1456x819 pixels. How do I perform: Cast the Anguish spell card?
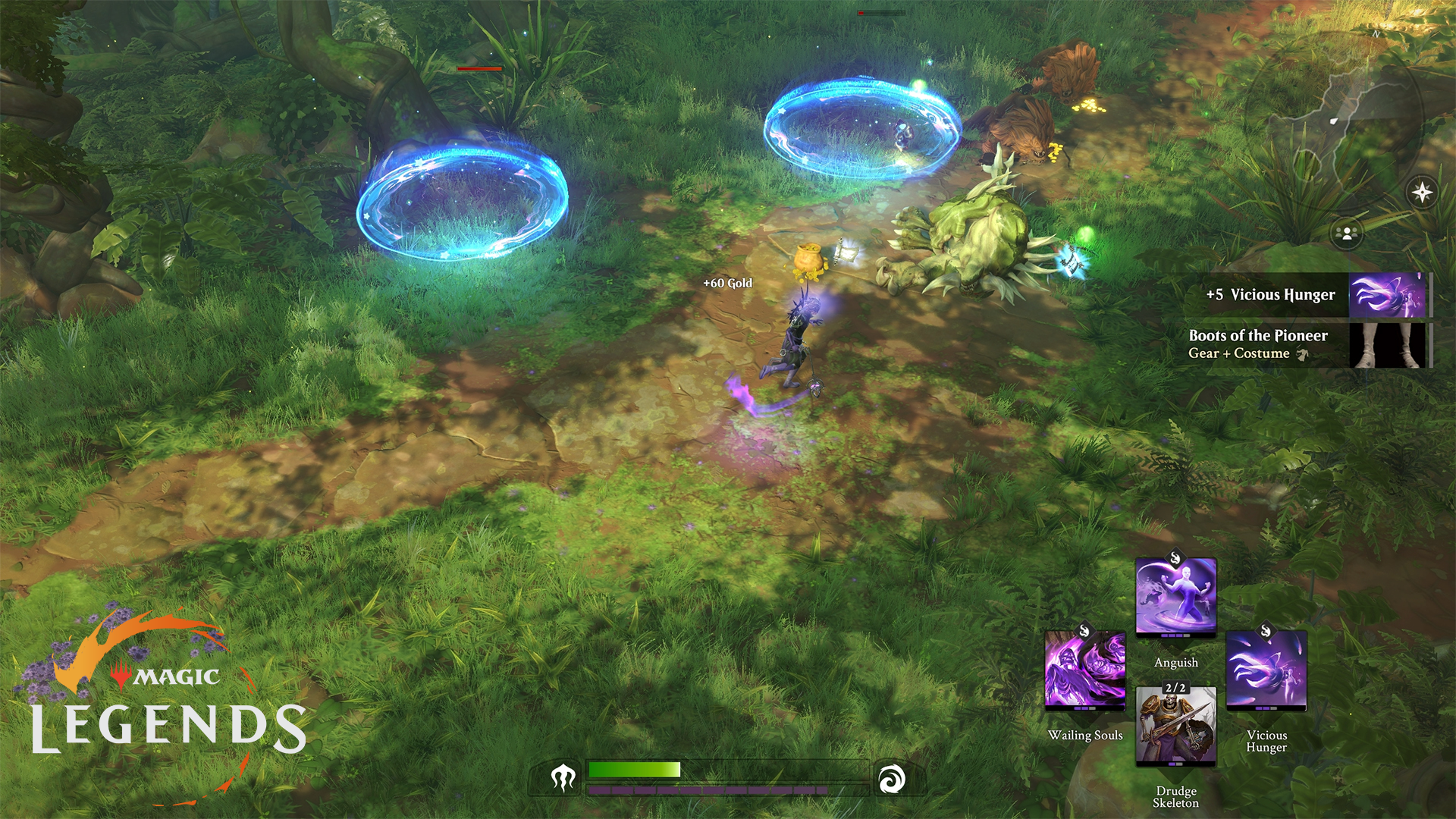[x=1175, y=598]
